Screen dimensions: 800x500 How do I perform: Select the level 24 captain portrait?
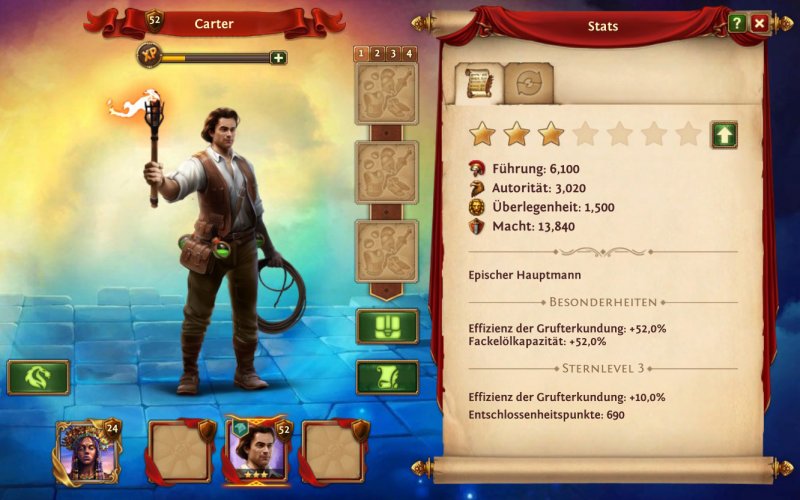87,452
